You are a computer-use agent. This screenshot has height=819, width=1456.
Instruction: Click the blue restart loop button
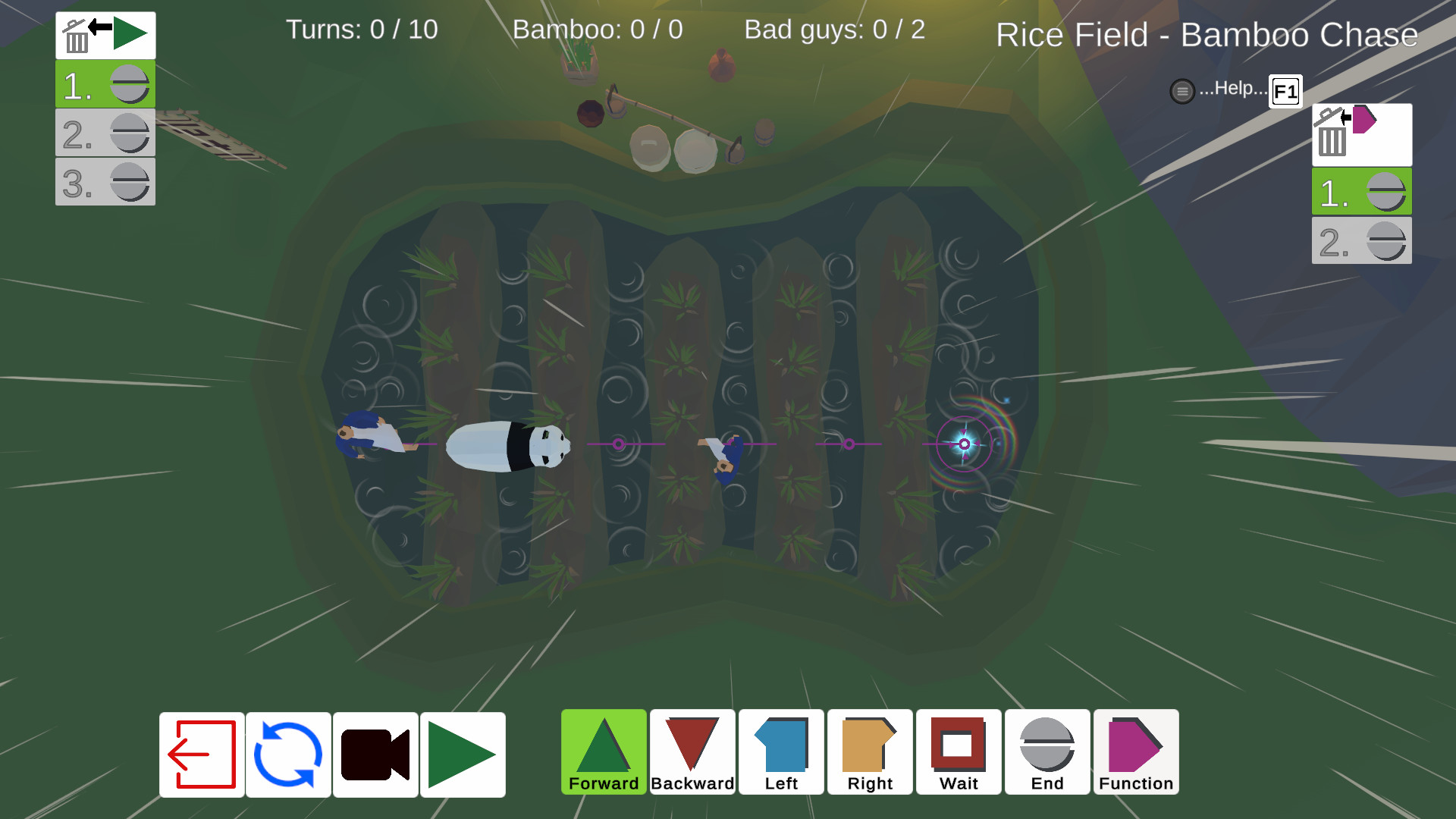[x=288, y=753]
